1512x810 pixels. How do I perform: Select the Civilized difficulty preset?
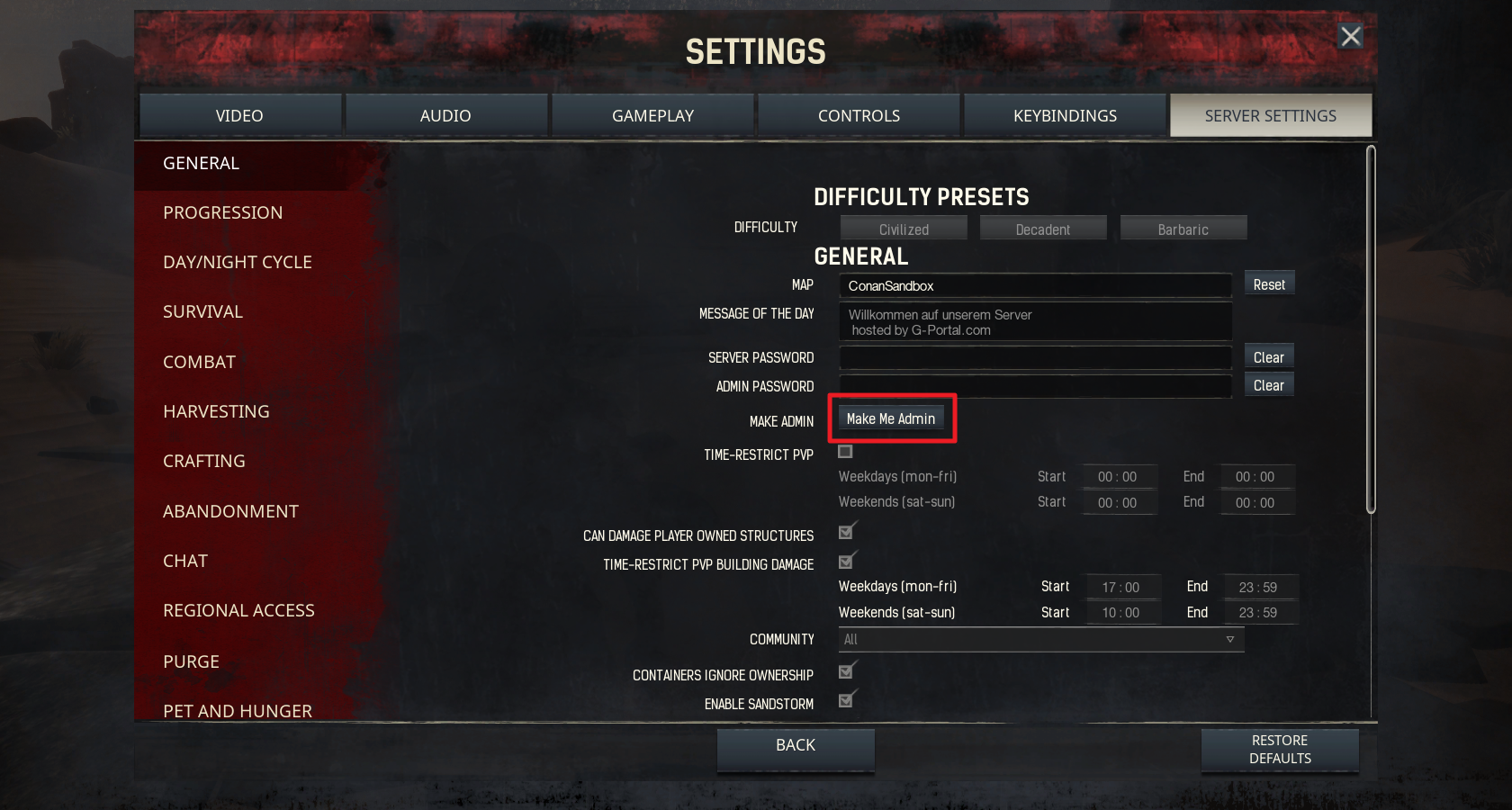pos(903,228)
